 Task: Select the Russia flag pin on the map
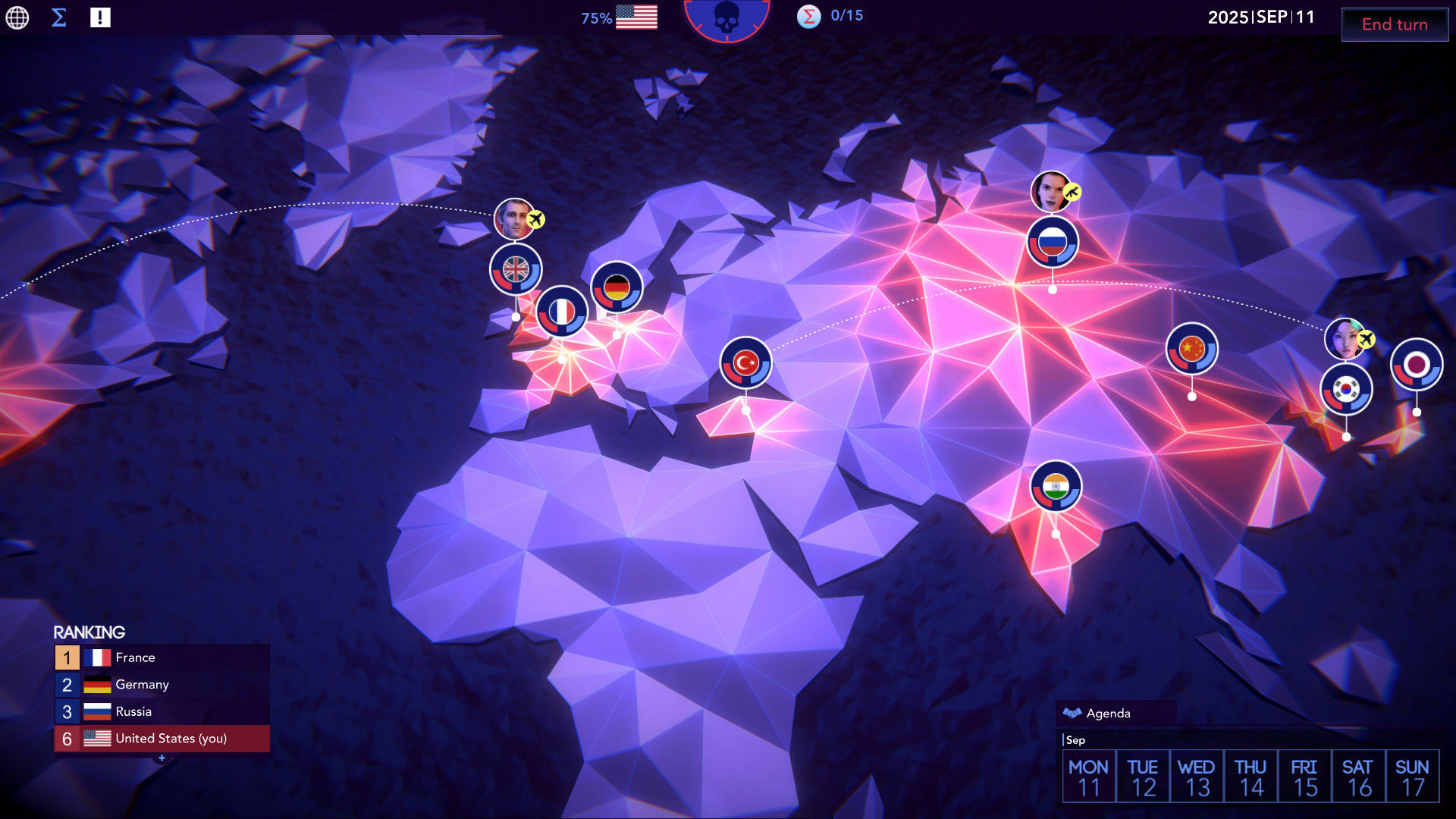click(x=1053, y=240)
